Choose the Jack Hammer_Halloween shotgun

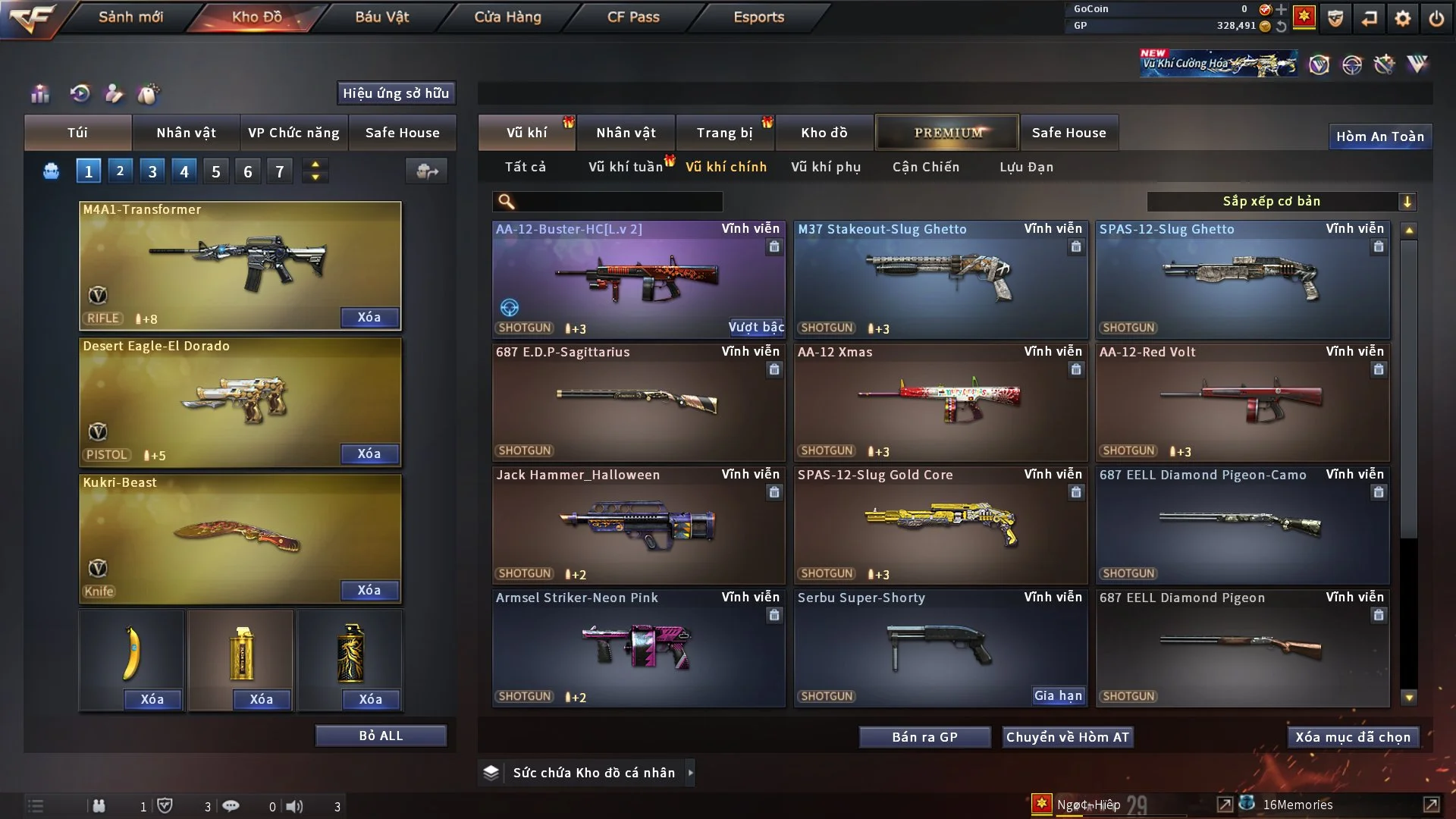[x=638, y=525]
